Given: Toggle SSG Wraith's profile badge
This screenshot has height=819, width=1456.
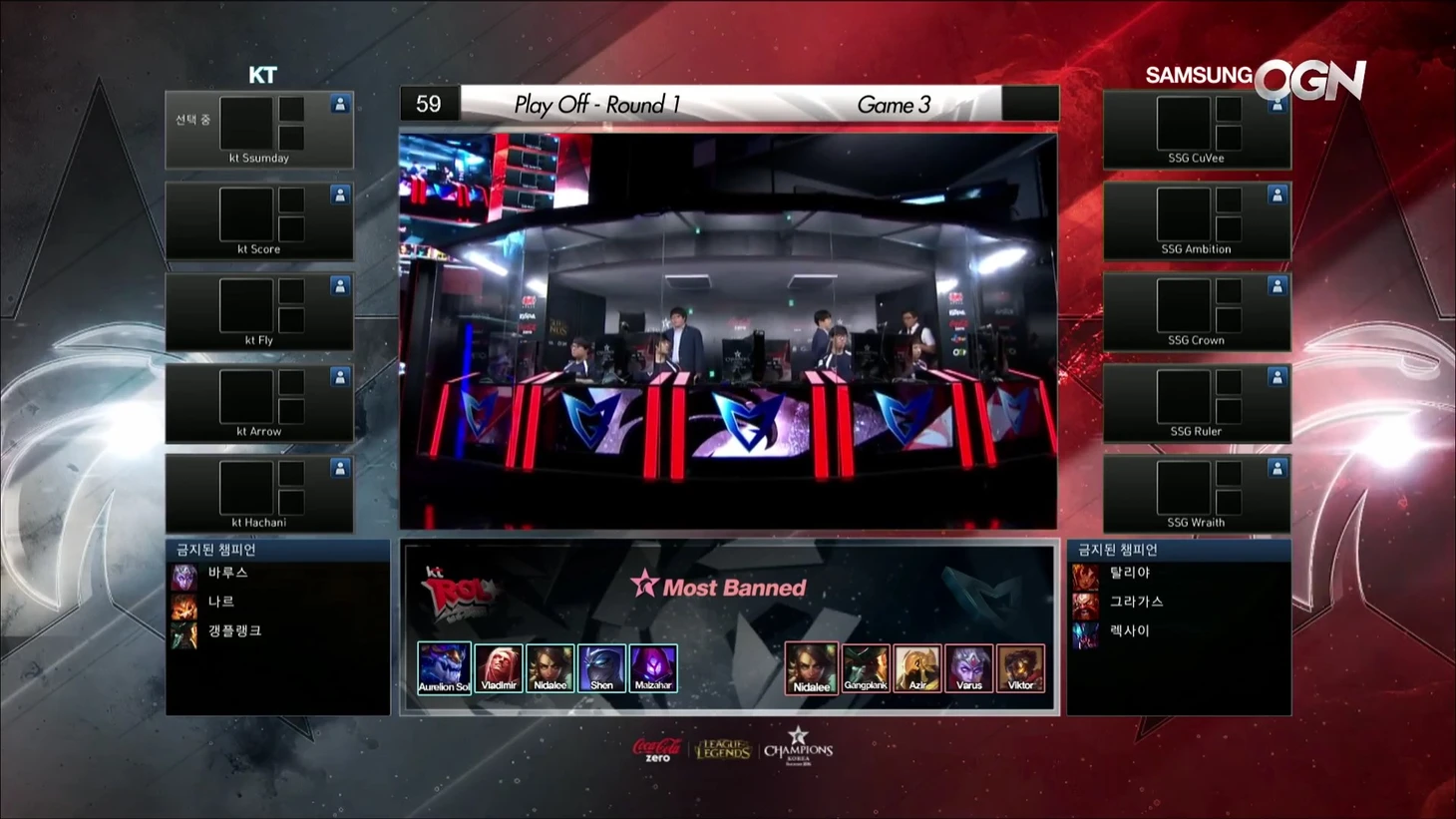Looking at the screenshot, I should point(1276,466).
